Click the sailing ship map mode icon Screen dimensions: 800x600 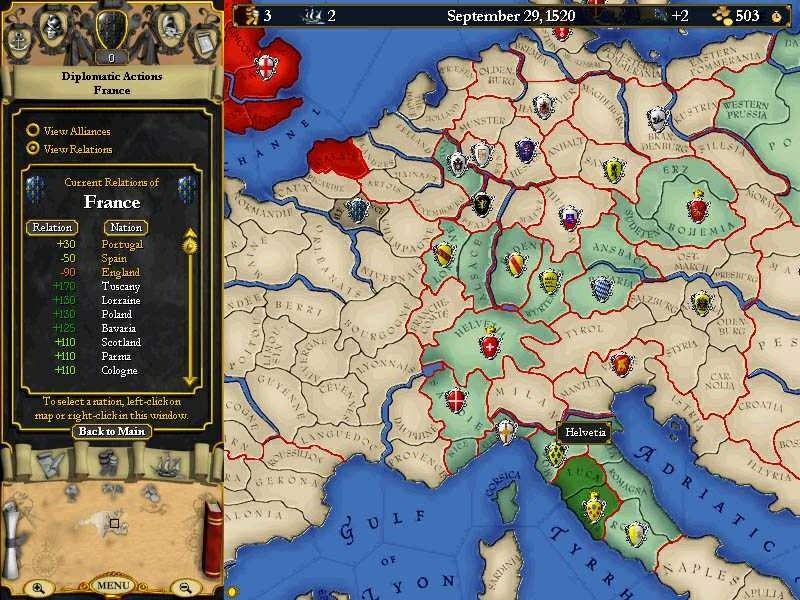point(165,465)
